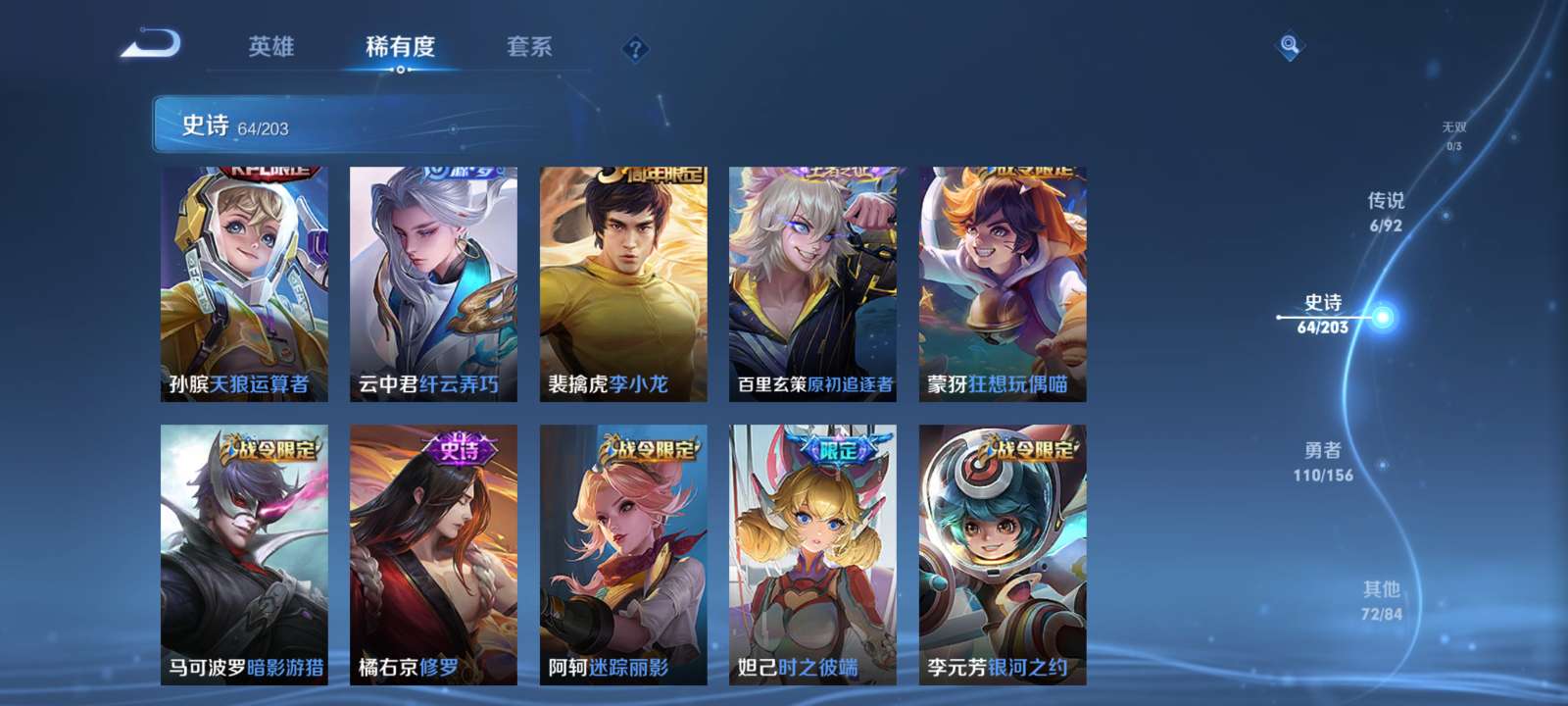The height and width of the screenshot is (706, 1568).
Task: Click 蒙犽's skin name 狂想玩偶喵
Action: 1016,384
